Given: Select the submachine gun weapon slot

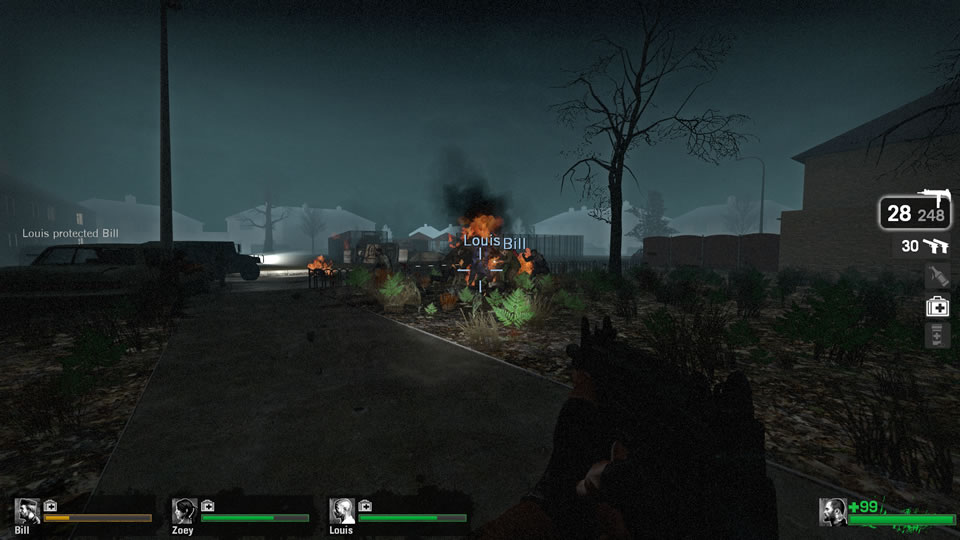Looking at the screenshot, I should pyautogui.click(x=915, y=212).
